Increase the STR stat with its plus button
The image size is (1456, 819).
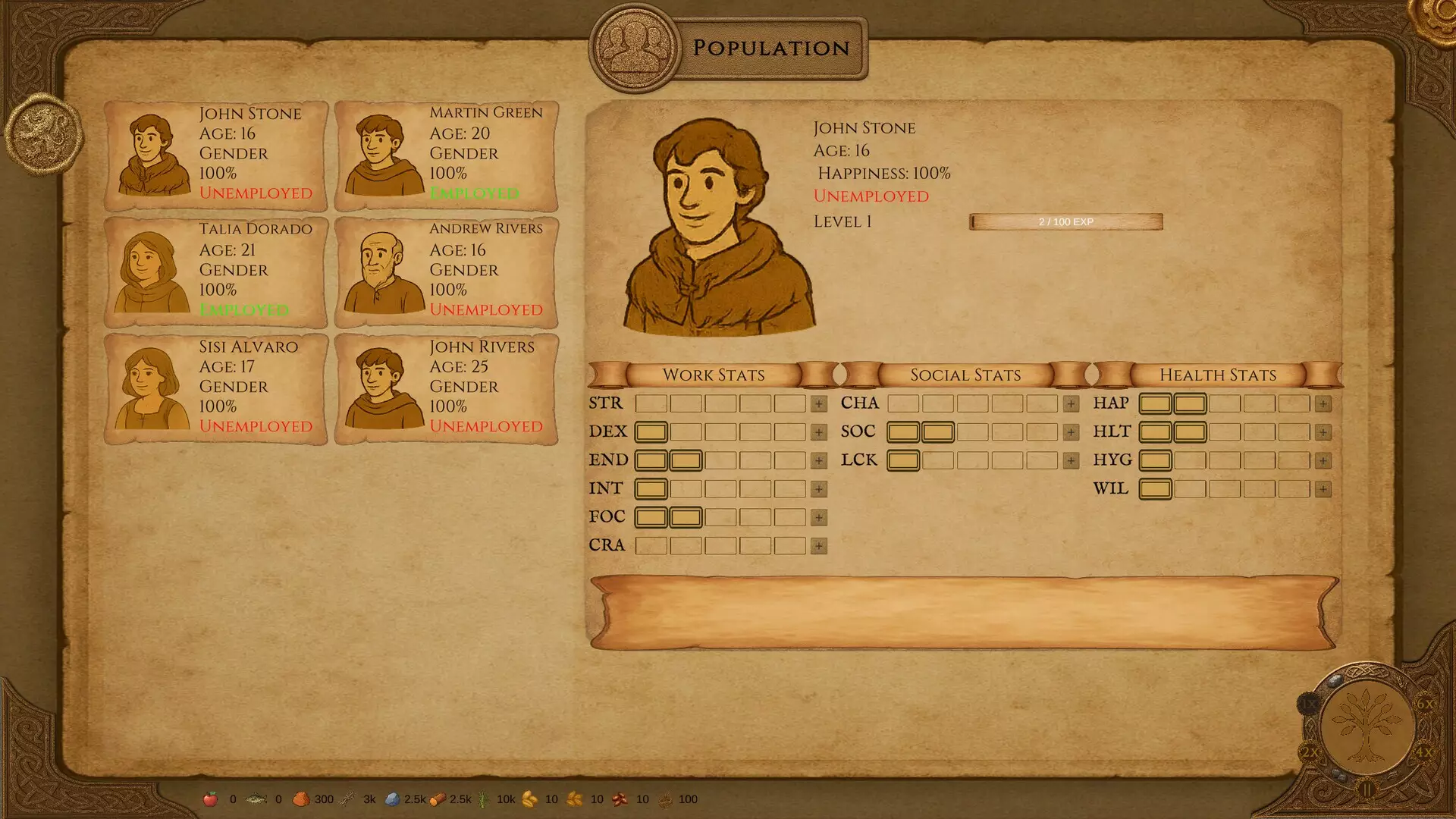(818, 404)
